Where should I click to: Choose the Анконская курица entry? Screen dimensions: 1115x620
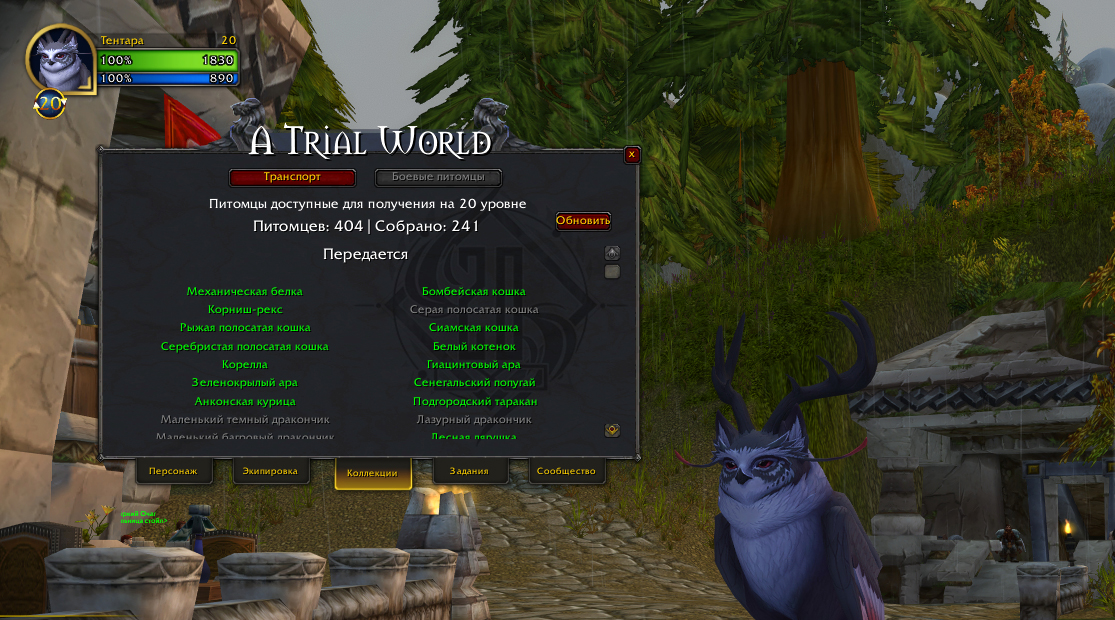(244, 402)
